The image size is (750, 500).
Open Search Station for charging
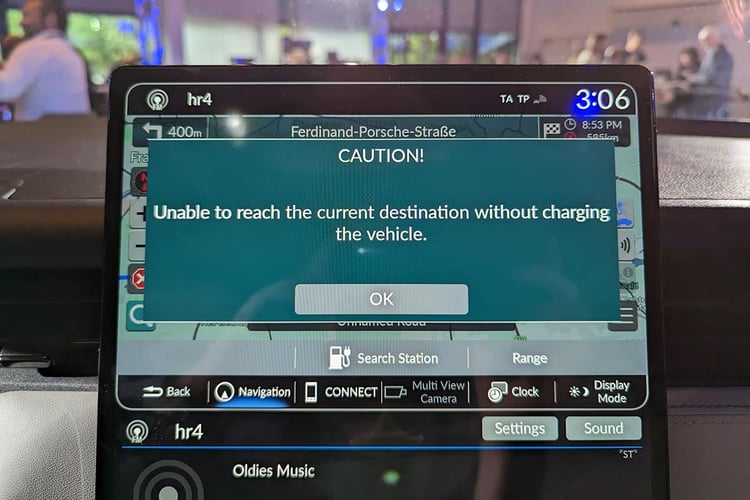point(383,358)
